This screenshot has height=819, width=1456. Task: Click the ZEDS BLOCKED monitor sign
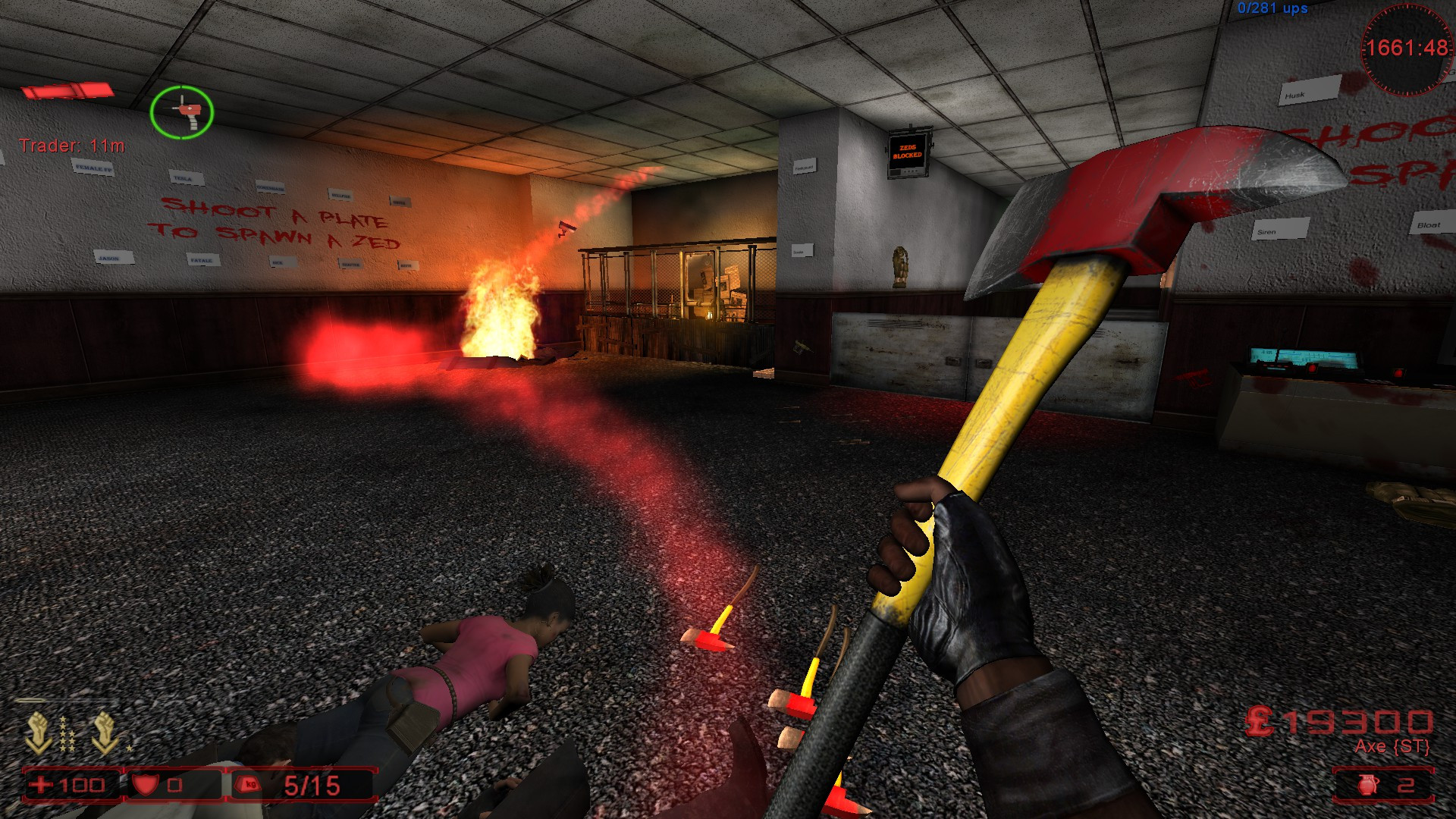(909, 152)
